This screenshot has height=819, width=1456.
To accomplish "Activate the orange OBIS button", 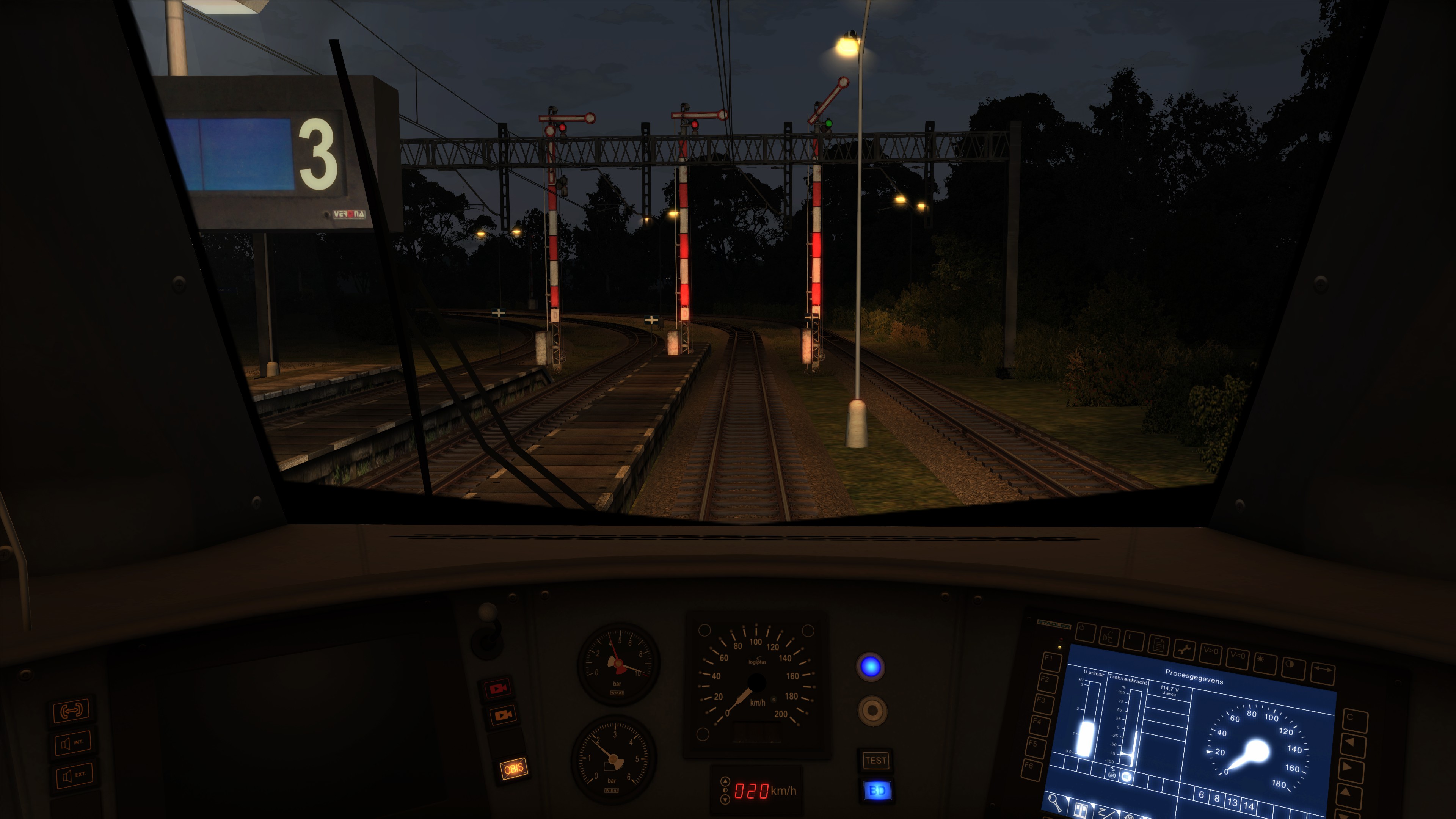I will (x=514, y=769).
